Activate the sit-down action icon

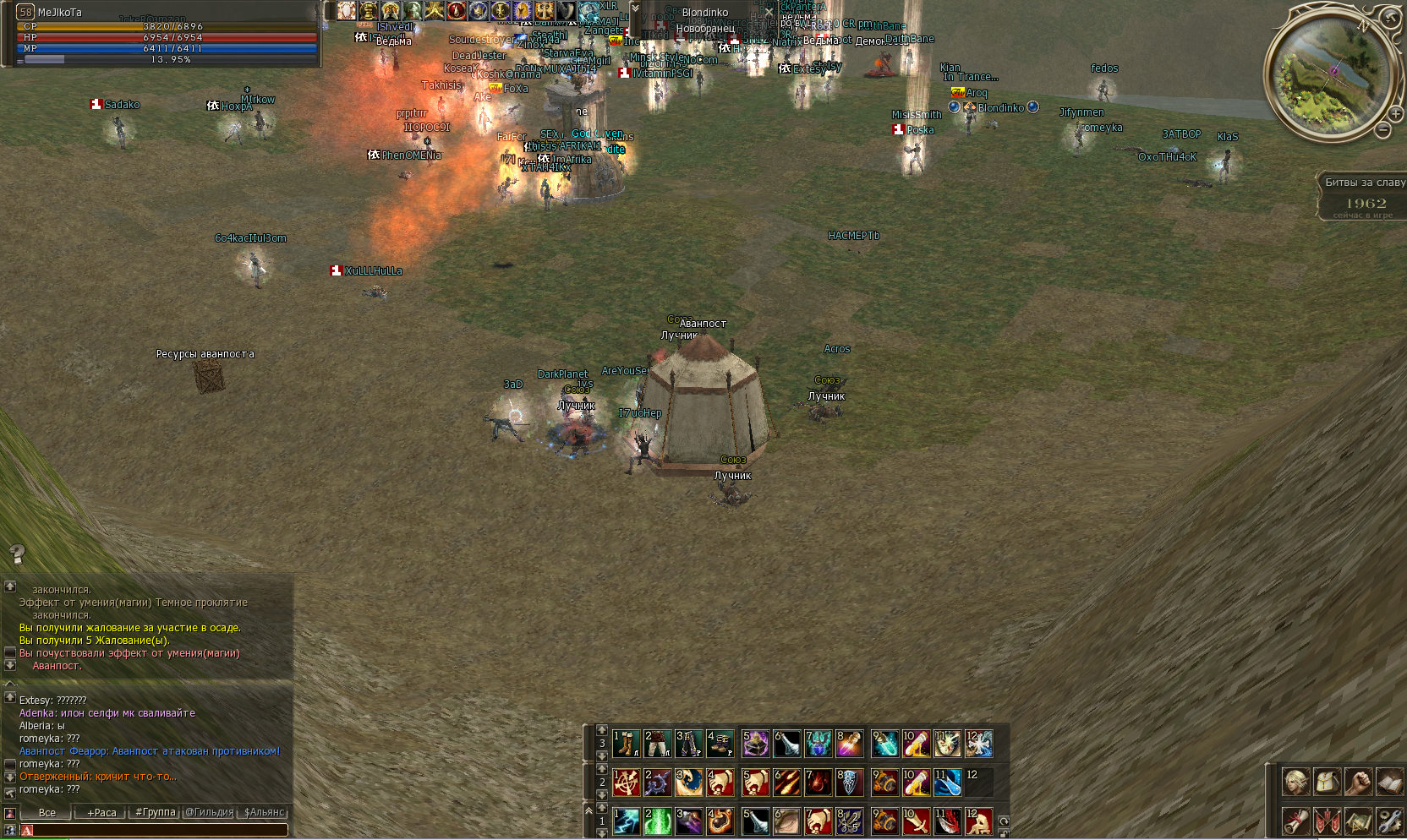[978, 821]
